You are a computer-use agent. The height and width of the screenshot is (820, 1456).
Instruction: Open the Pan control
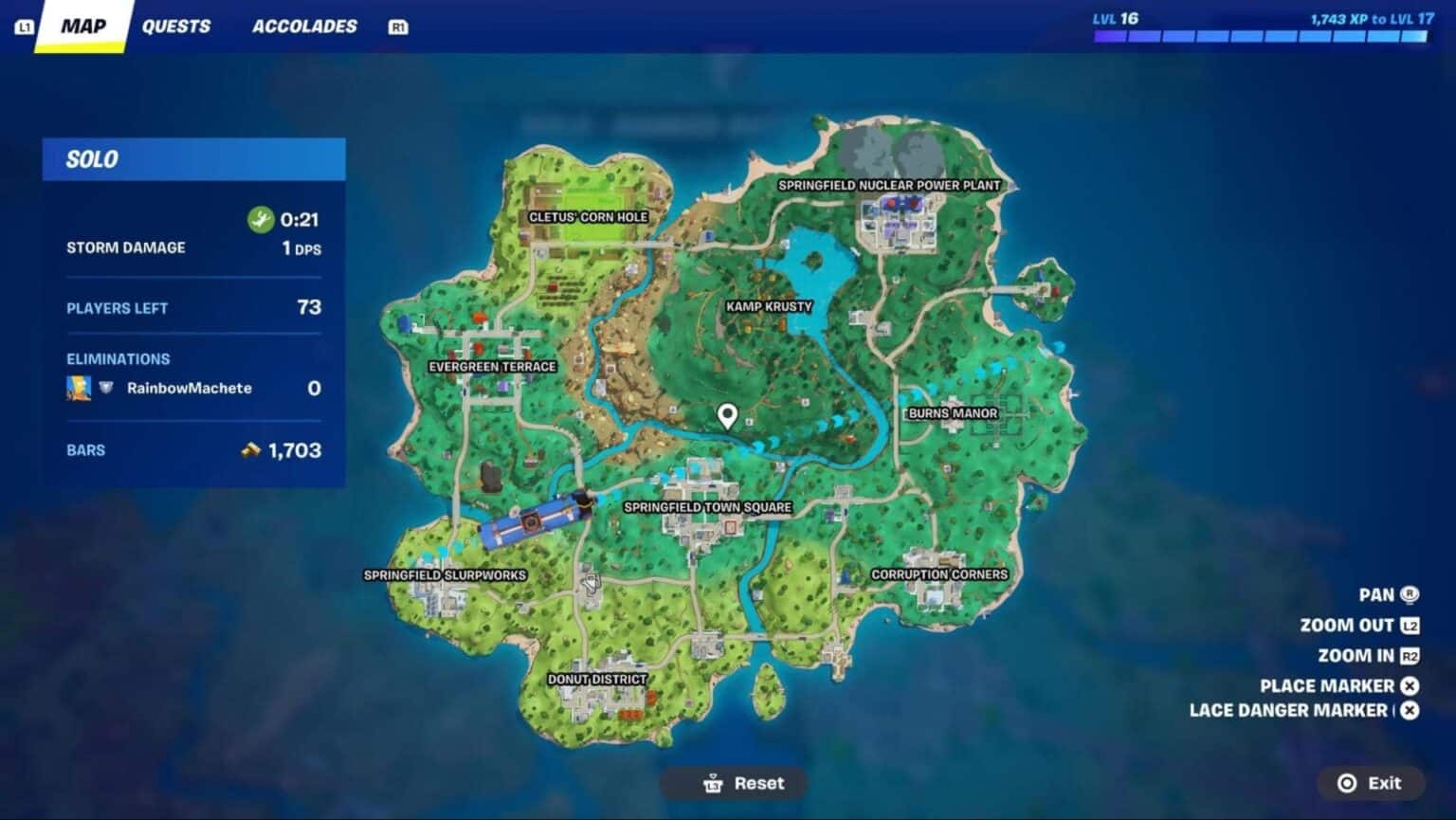pos(1410,593)
